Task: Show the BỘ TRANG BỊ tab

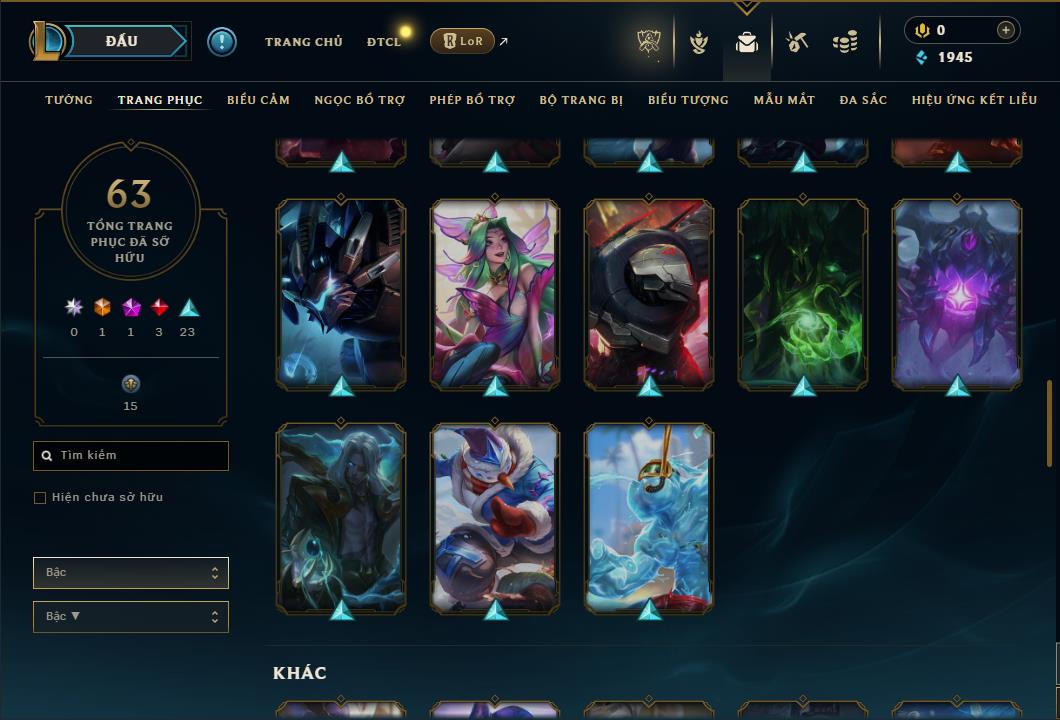Action: pyautogui.click(x=581, y=100)
